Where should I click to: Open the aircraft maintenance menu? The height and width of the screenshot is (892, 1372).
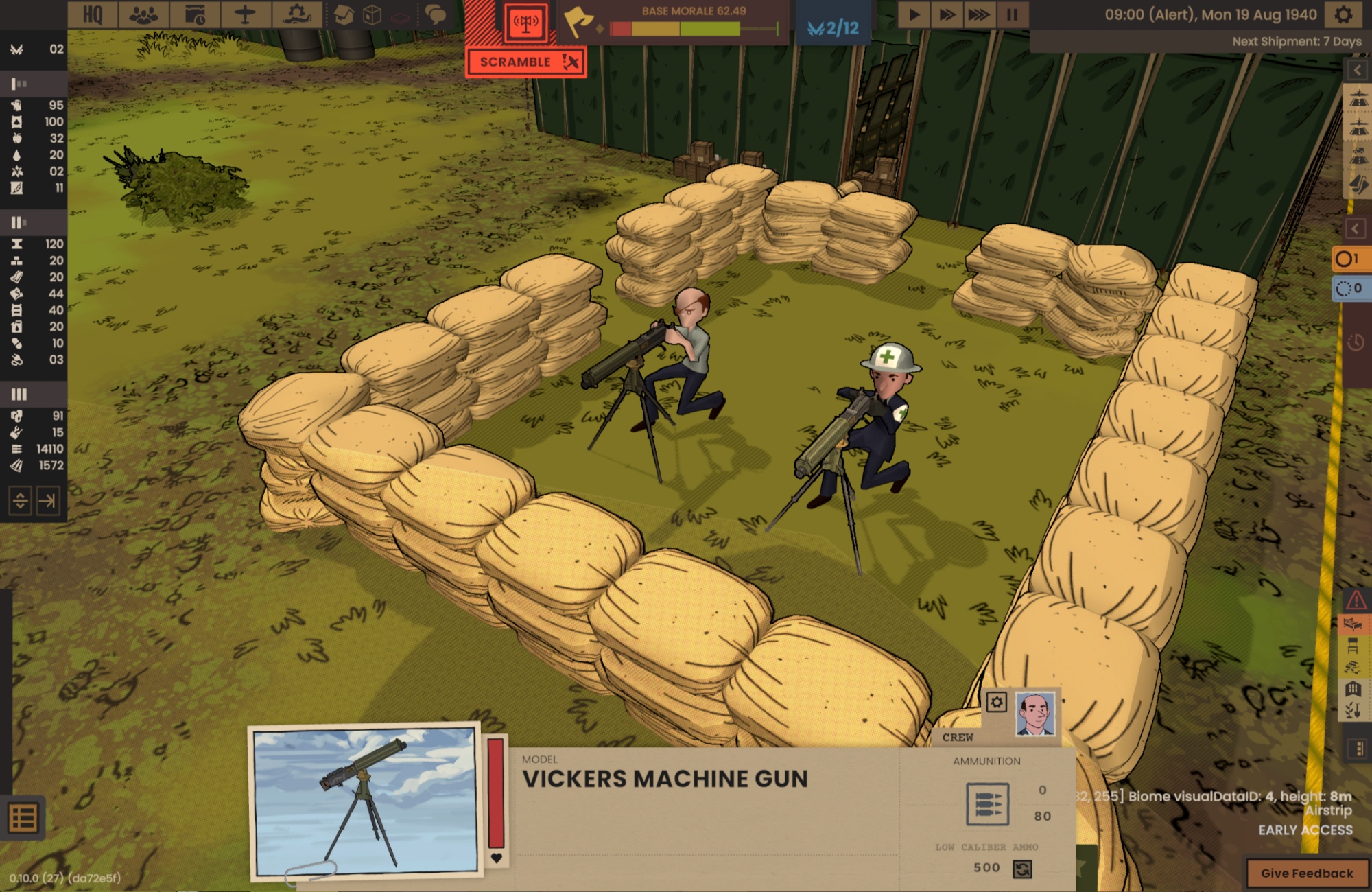point(297,14)
